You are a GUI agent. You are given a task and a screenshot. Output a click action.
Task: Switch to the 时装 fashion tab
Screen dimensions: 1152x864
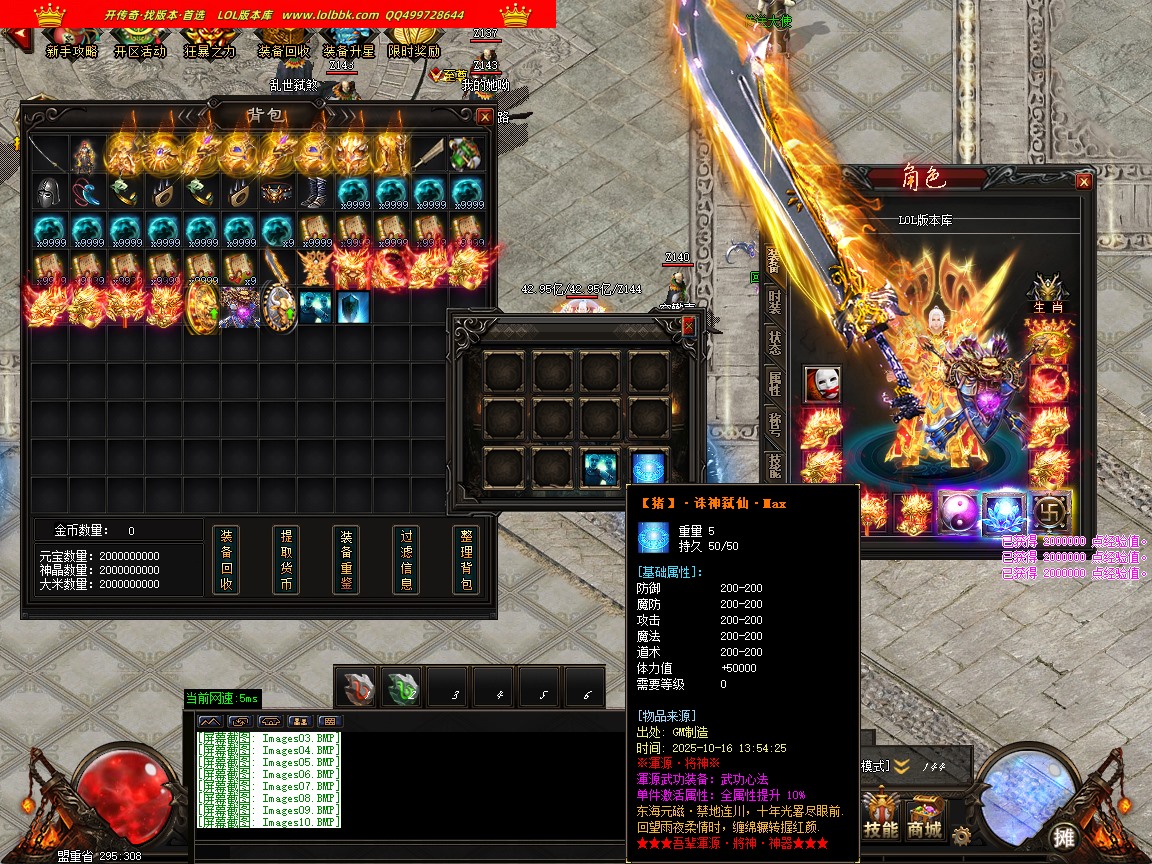point(774,302)
